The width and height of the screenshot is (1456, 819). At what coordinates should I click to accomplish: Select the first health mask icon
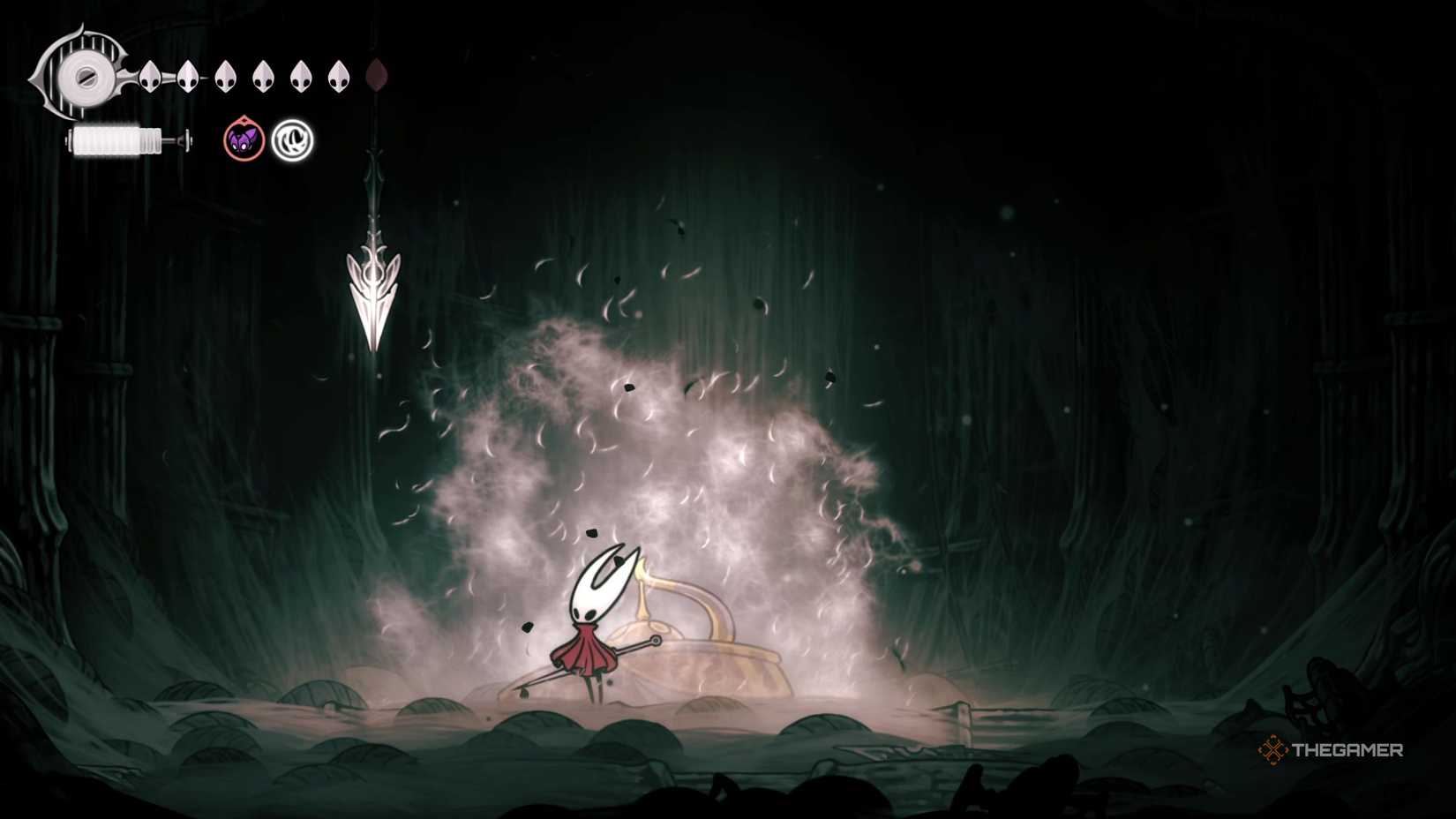point(150,75)
